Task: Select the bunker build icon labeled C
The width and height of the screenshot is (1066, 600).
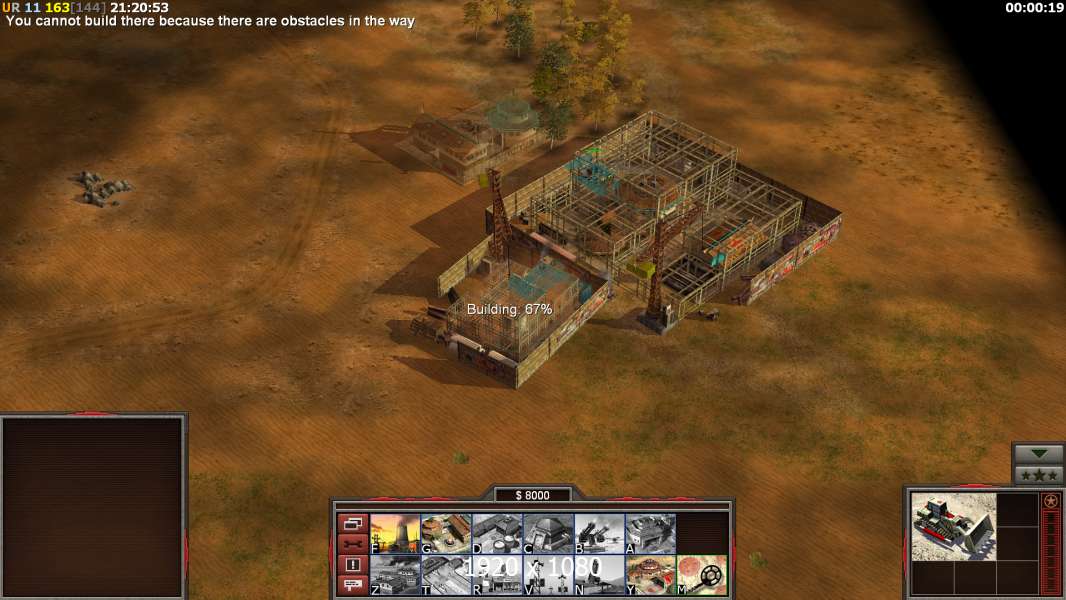Action: [x=548, y=534]
